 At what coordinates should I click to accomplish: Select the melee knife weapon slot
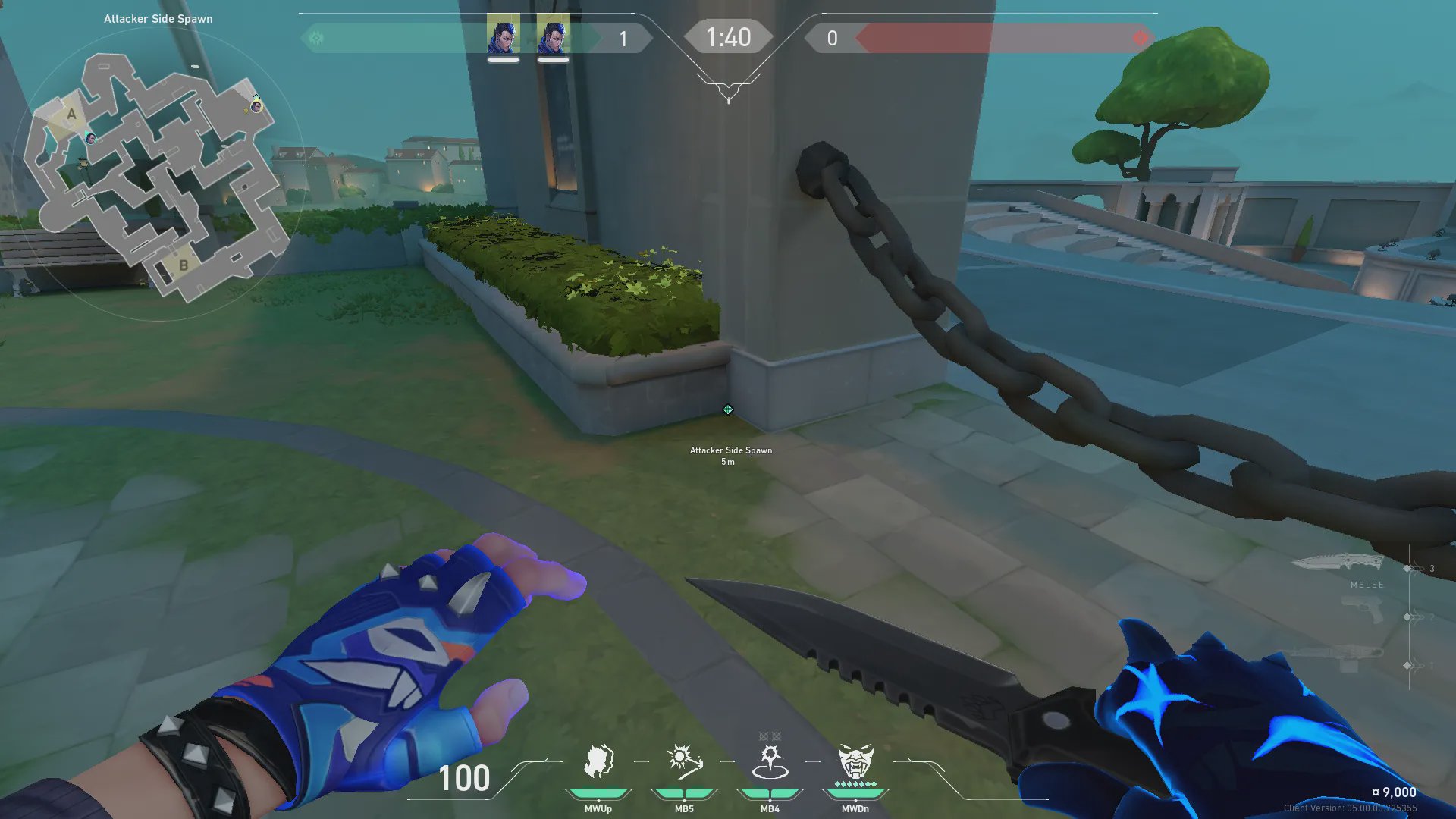click(1338, 563)
